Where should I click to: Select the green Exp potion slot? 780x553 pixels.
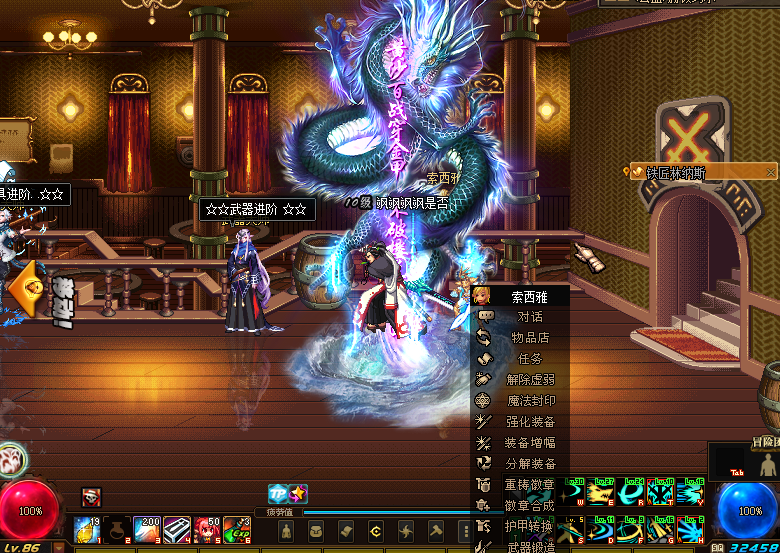click(237, 529)
